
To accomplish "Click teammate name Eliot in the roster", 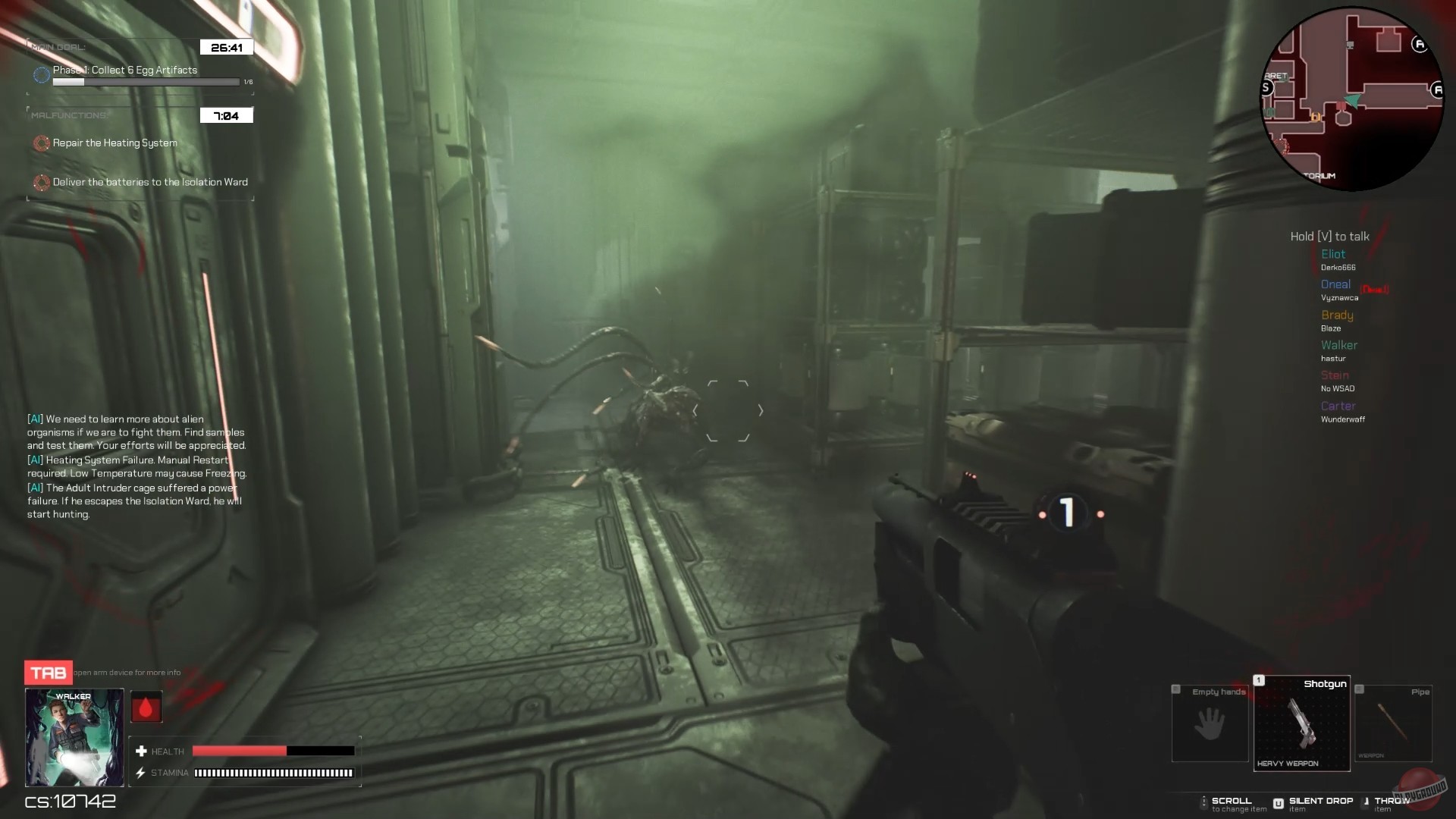I will 1333,254.
